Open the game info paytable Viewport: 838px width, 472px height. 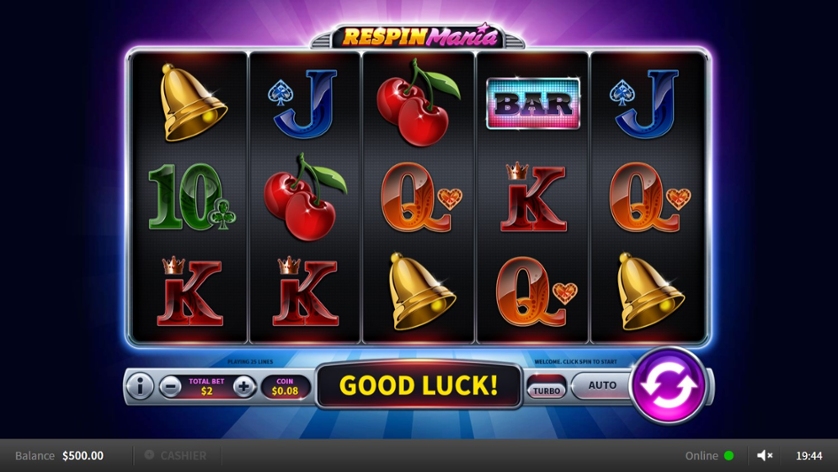(139, 386)
